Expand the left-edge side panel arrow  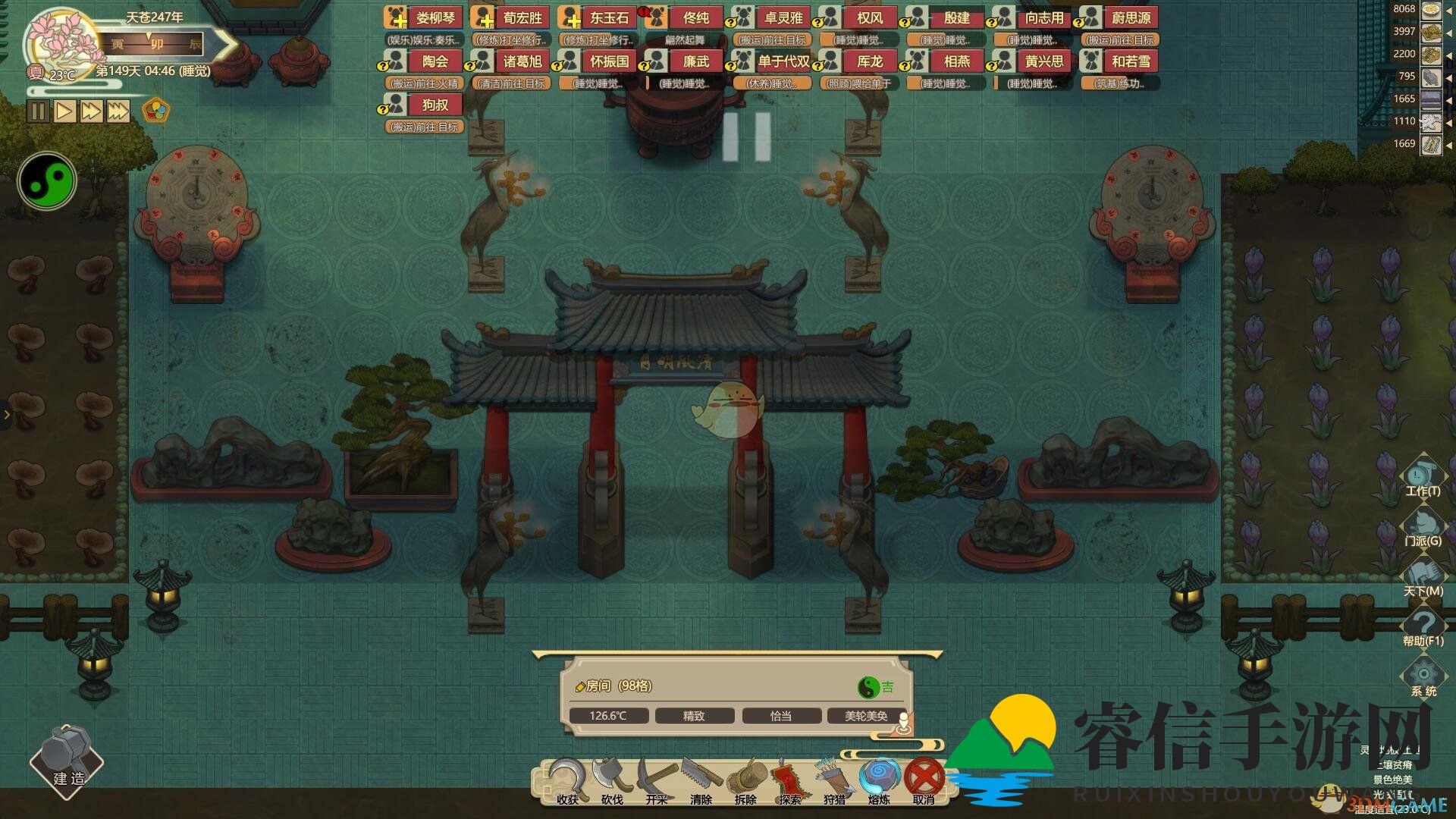[8, 414]
